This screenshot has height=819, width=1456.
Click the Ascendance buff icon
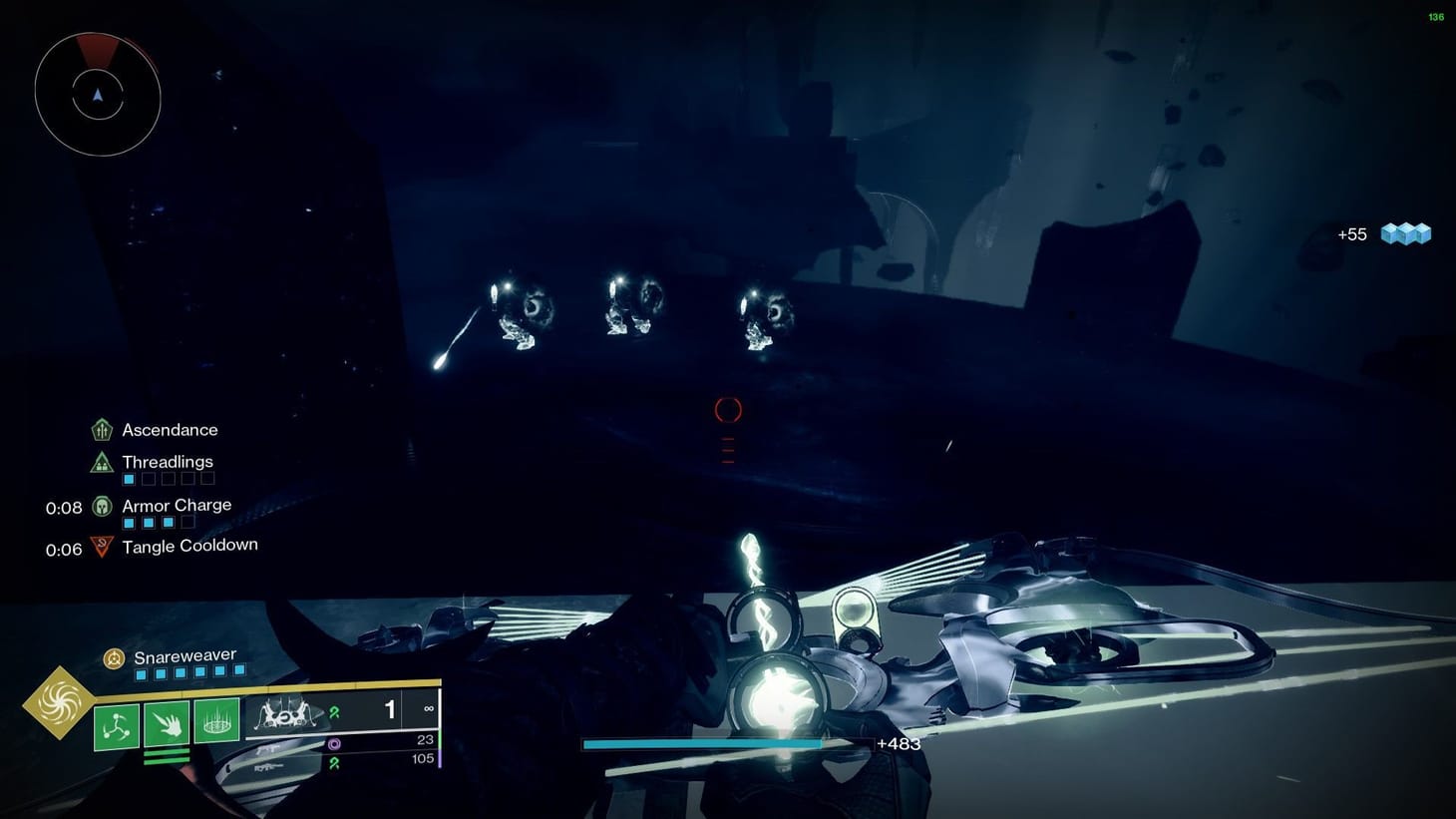[x=101, y=429]
